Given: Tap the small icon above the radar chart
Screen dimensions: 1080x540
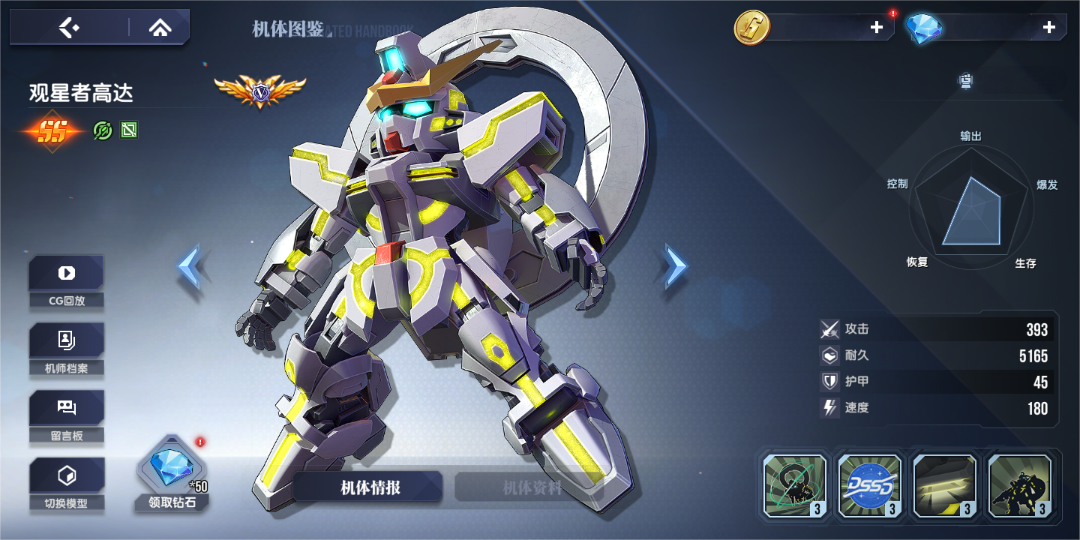Looking at the screenshot, I should point(965,80).
